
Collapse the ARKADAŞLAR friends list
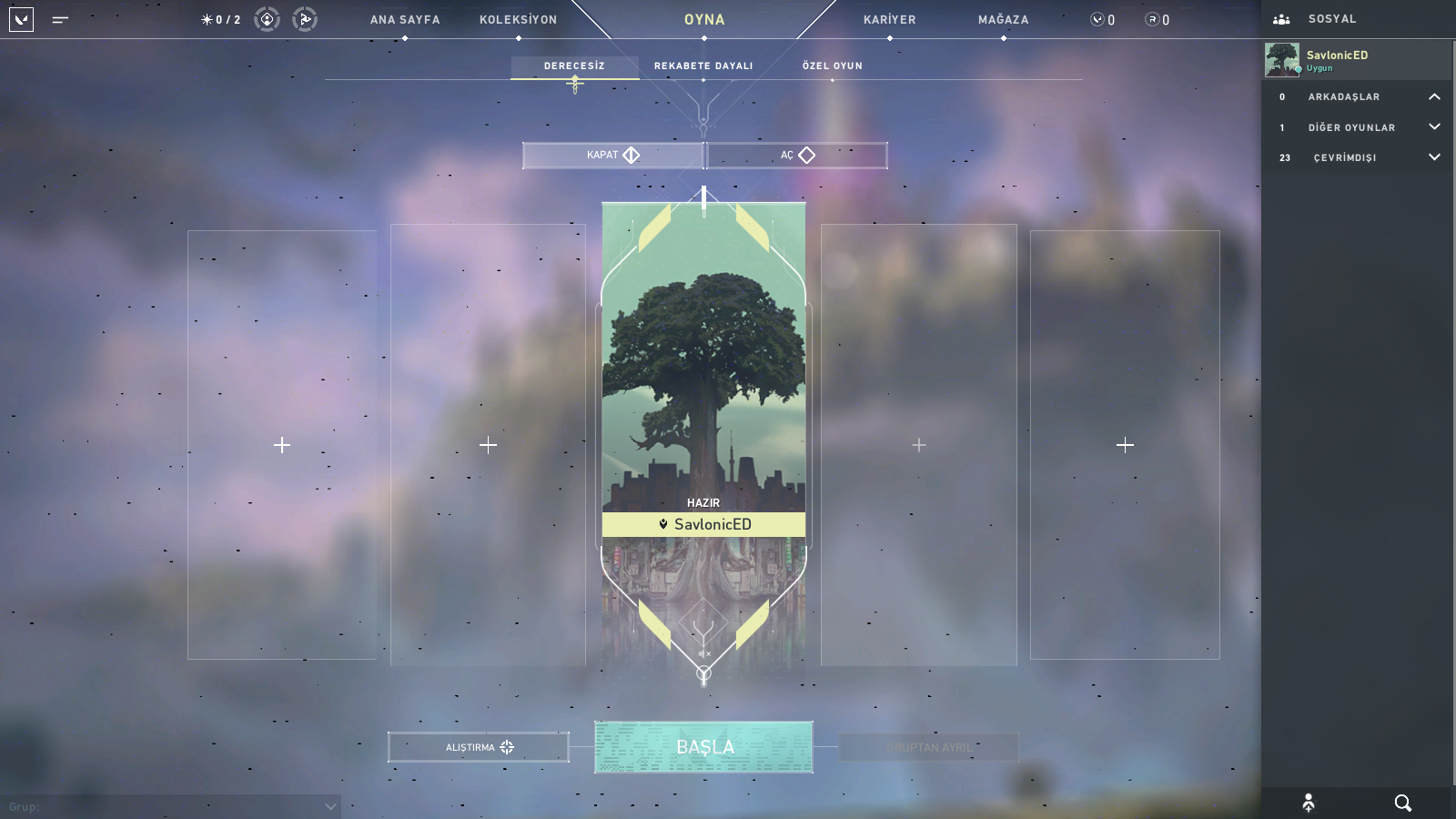1434,96
